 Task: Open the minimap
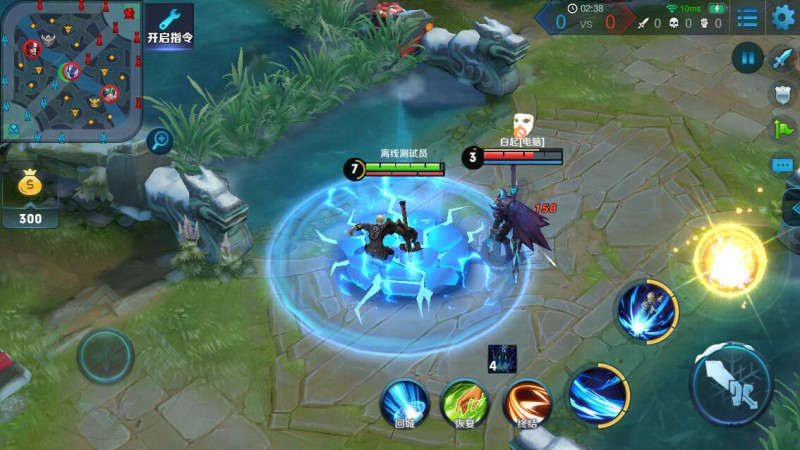pos(68,70)
